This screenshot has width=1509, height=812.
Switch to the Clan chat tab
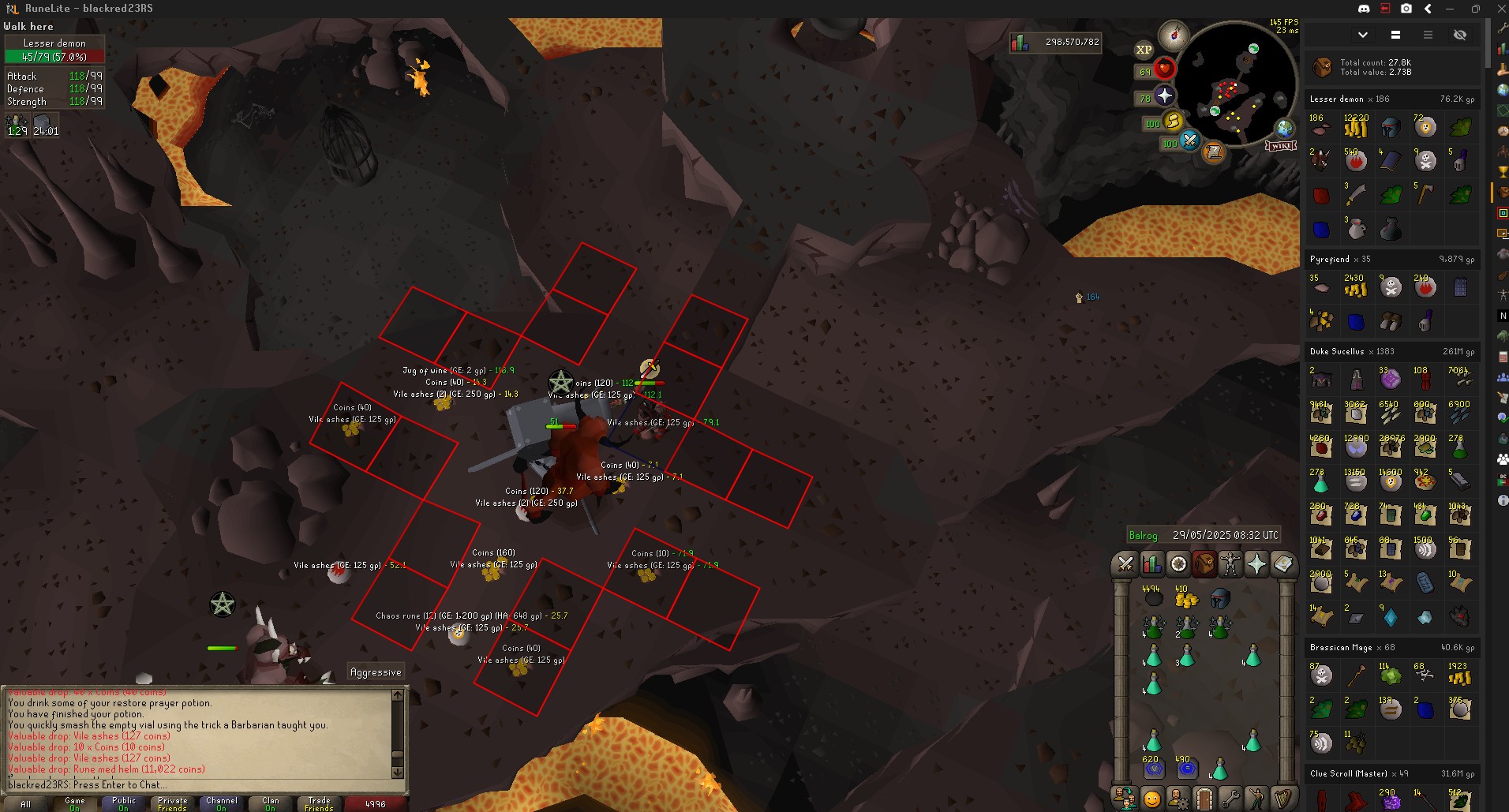tap(270, 803)
